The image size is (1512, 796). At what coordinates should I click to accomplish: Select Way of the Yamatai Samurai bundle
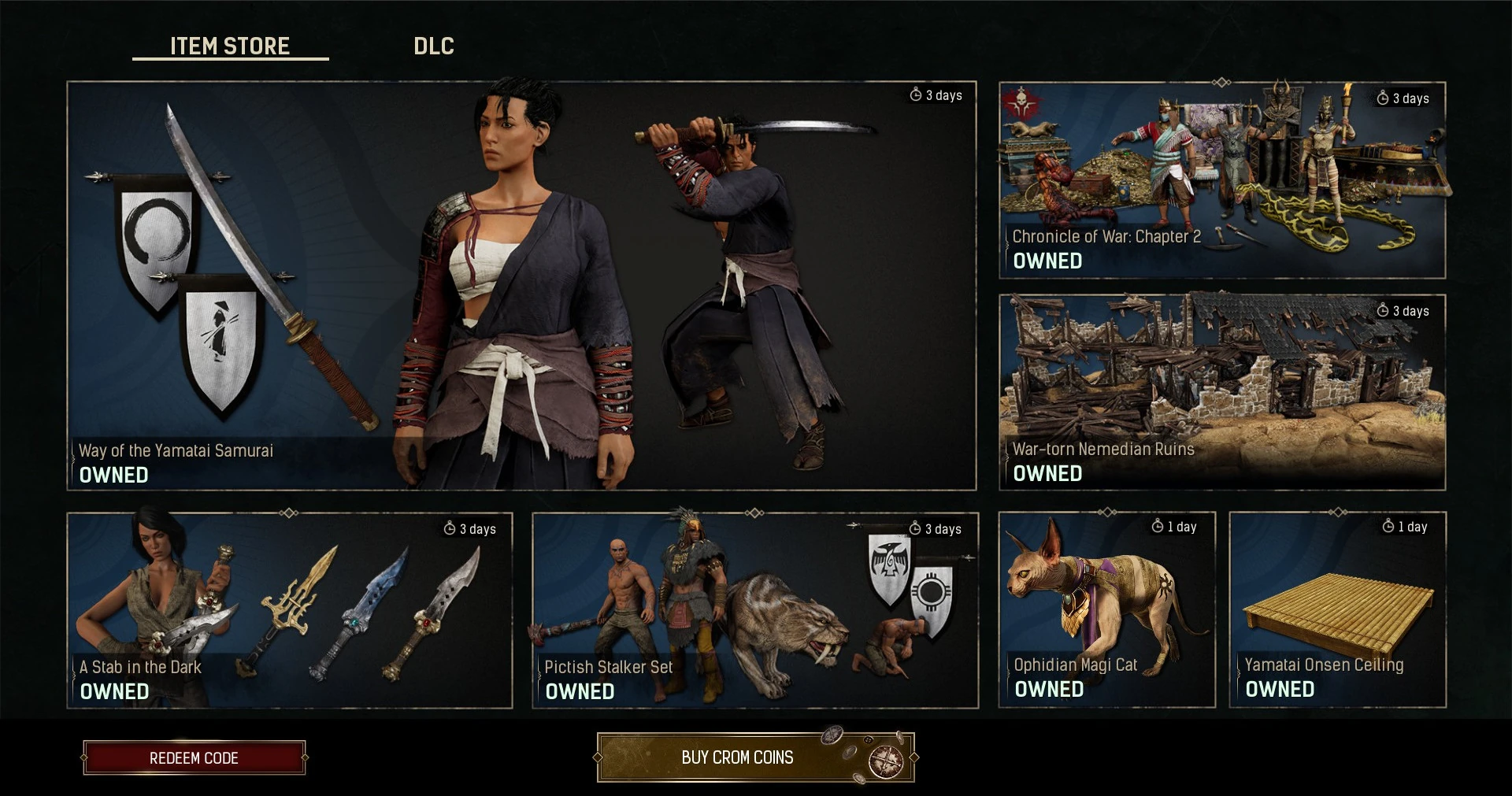tap(521, 286)
